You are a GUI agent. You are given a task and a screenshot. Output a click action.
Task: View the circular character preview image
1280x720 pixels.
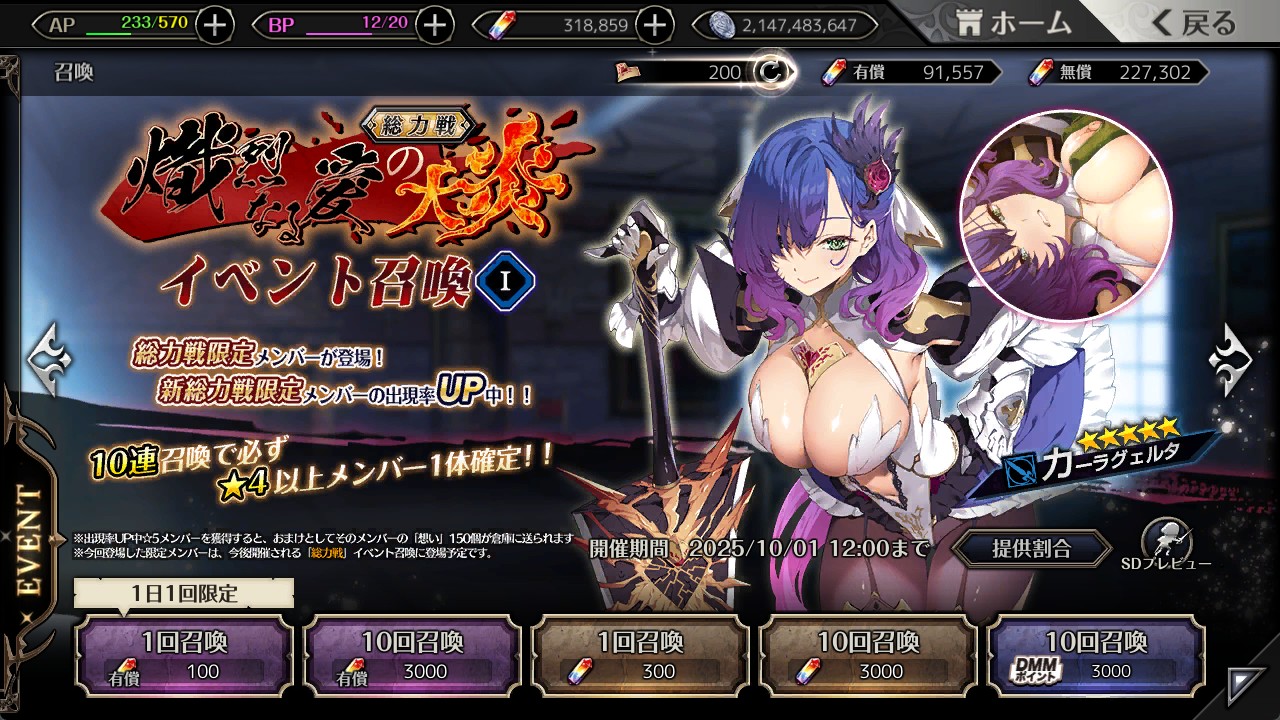(1065, 215)
